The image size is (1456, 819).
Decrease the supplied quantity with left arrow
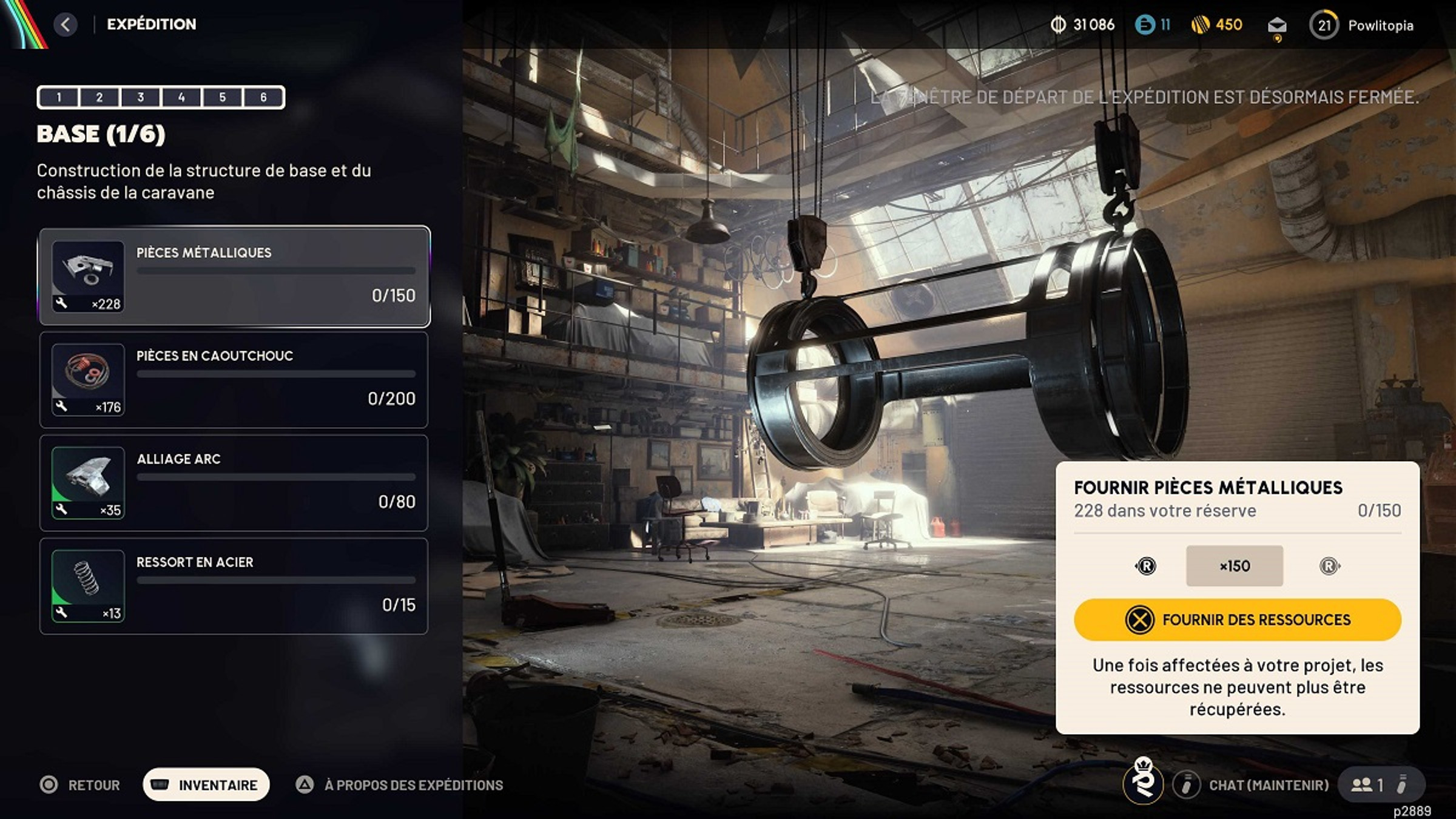pyautogui.click(x=1145, y=566)
